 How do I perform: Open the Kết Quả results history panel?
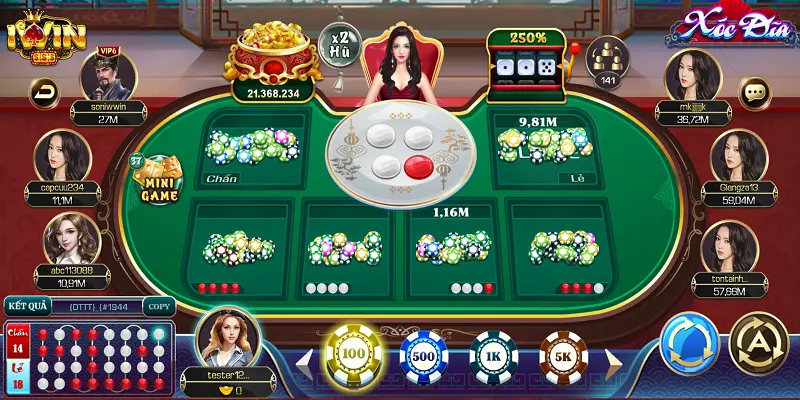click(x=28, y=306)
